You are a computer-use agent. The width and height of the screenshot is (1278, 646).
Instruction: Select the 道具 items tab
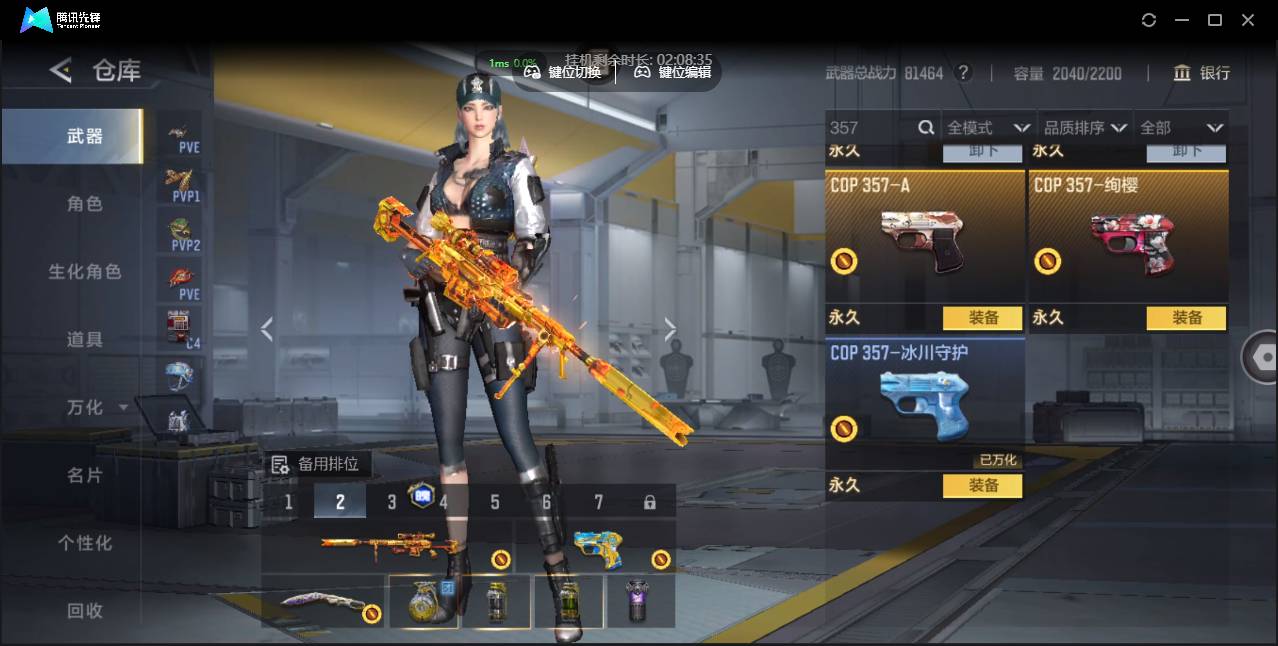coord(85,340)
